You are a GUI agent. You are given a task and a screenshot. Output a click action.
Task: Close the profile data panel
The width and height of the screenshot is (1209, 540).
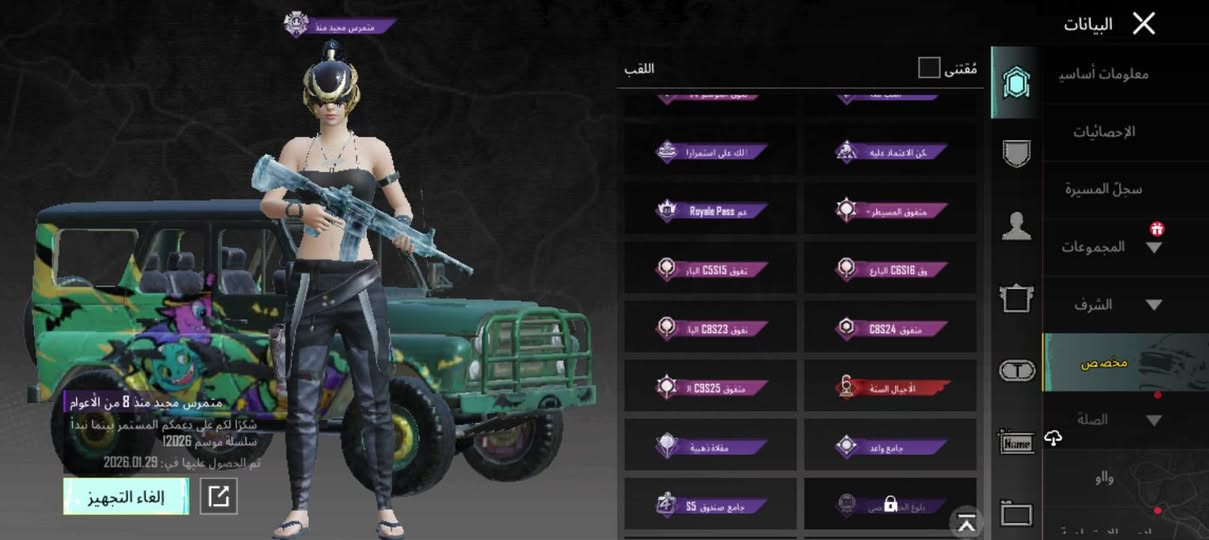click(1143, 24)
